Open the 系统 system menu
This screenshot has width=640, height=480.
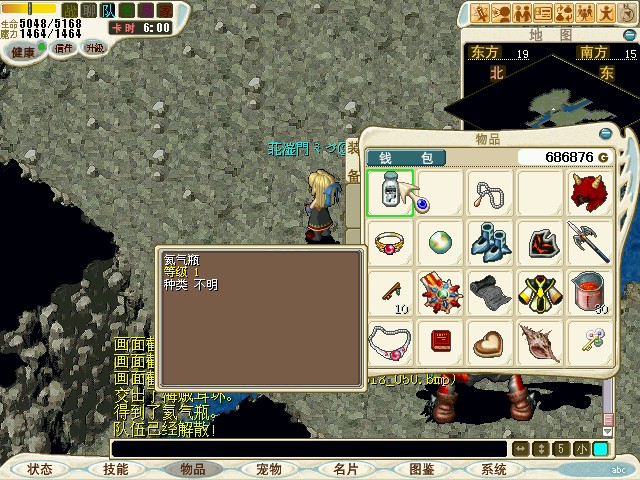point(493,469)
